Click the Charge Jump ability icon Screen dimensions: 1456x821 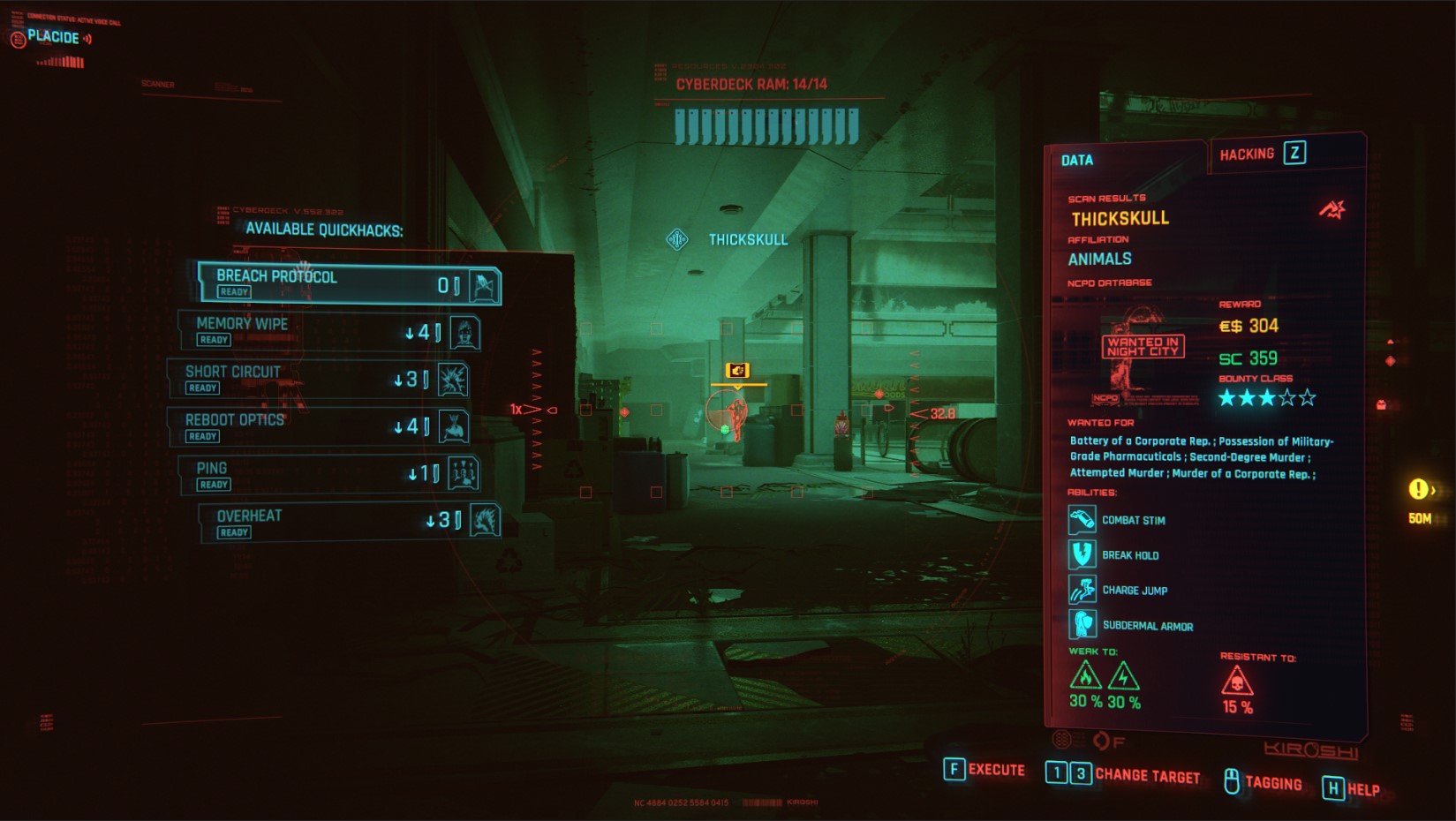point(1084,589)
